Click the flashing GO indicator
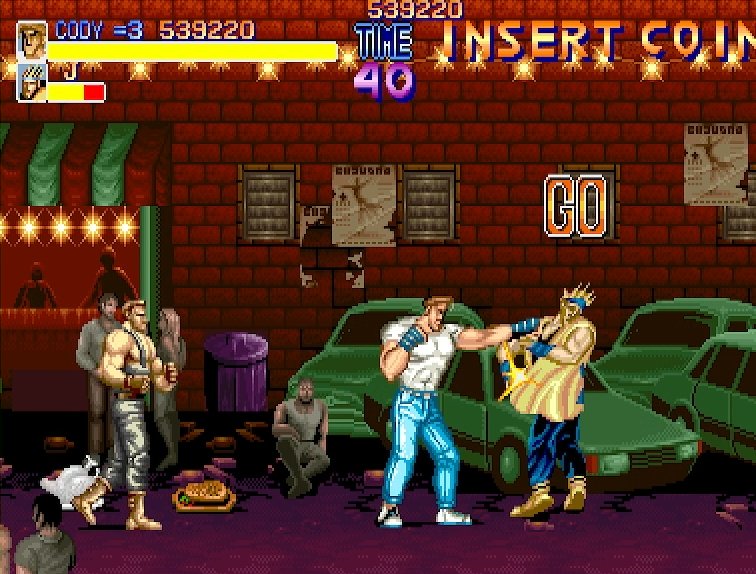The image size is (756, 574). 575,207
